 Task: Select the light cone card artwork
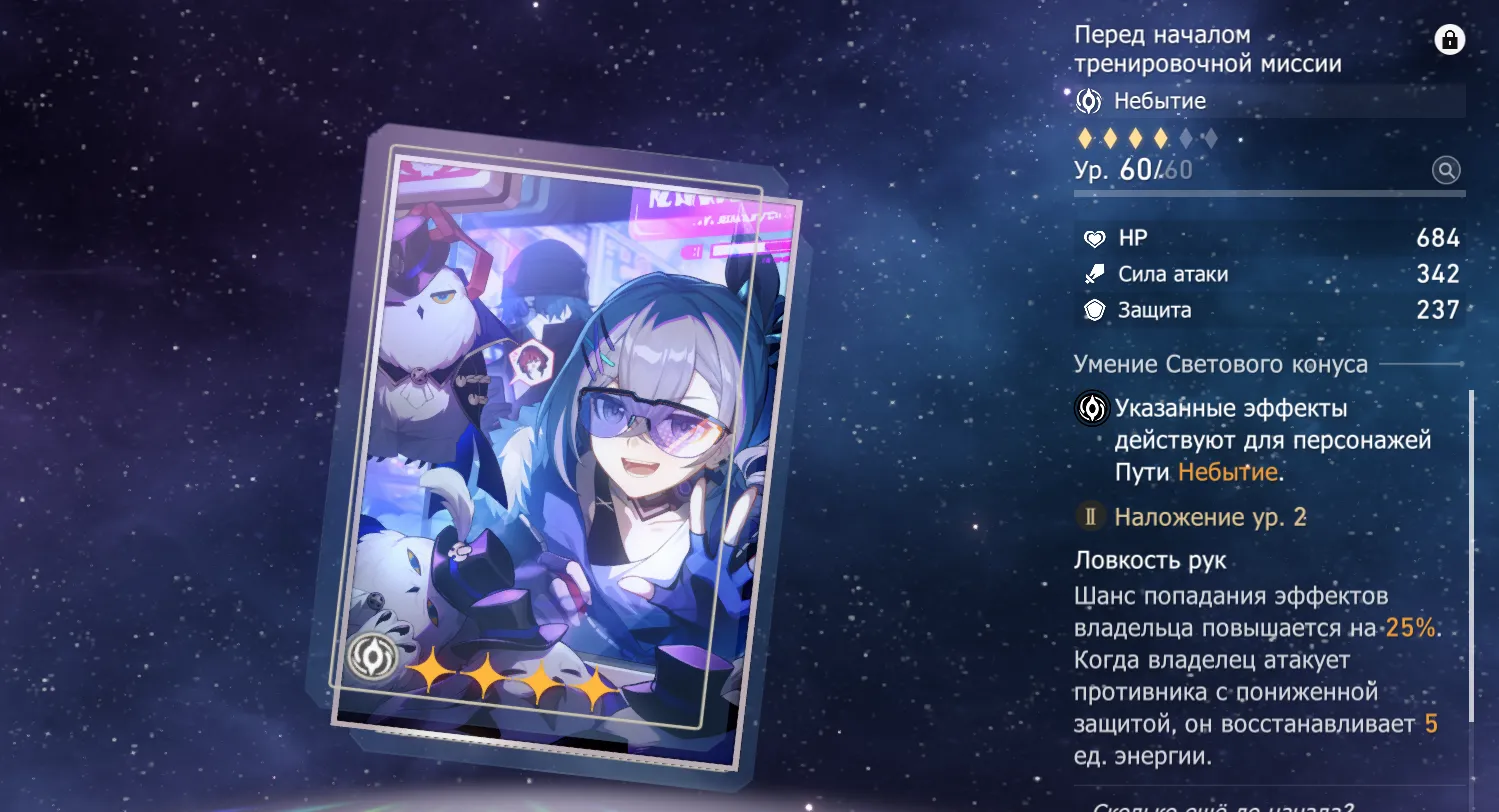pos(560,450)
